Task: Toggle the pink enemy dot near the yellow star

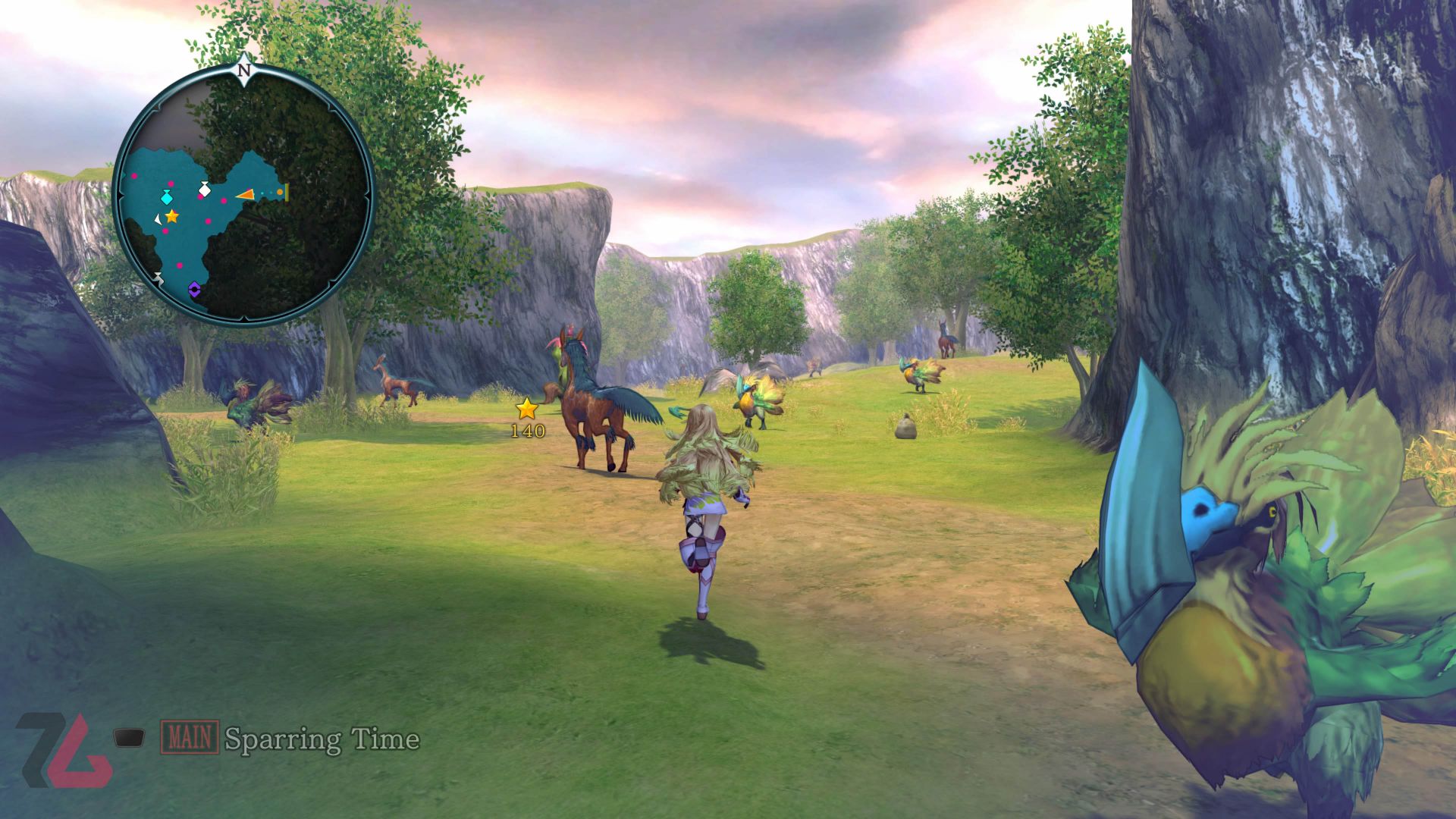Action: pyautogui.click(x=165, y=231)
